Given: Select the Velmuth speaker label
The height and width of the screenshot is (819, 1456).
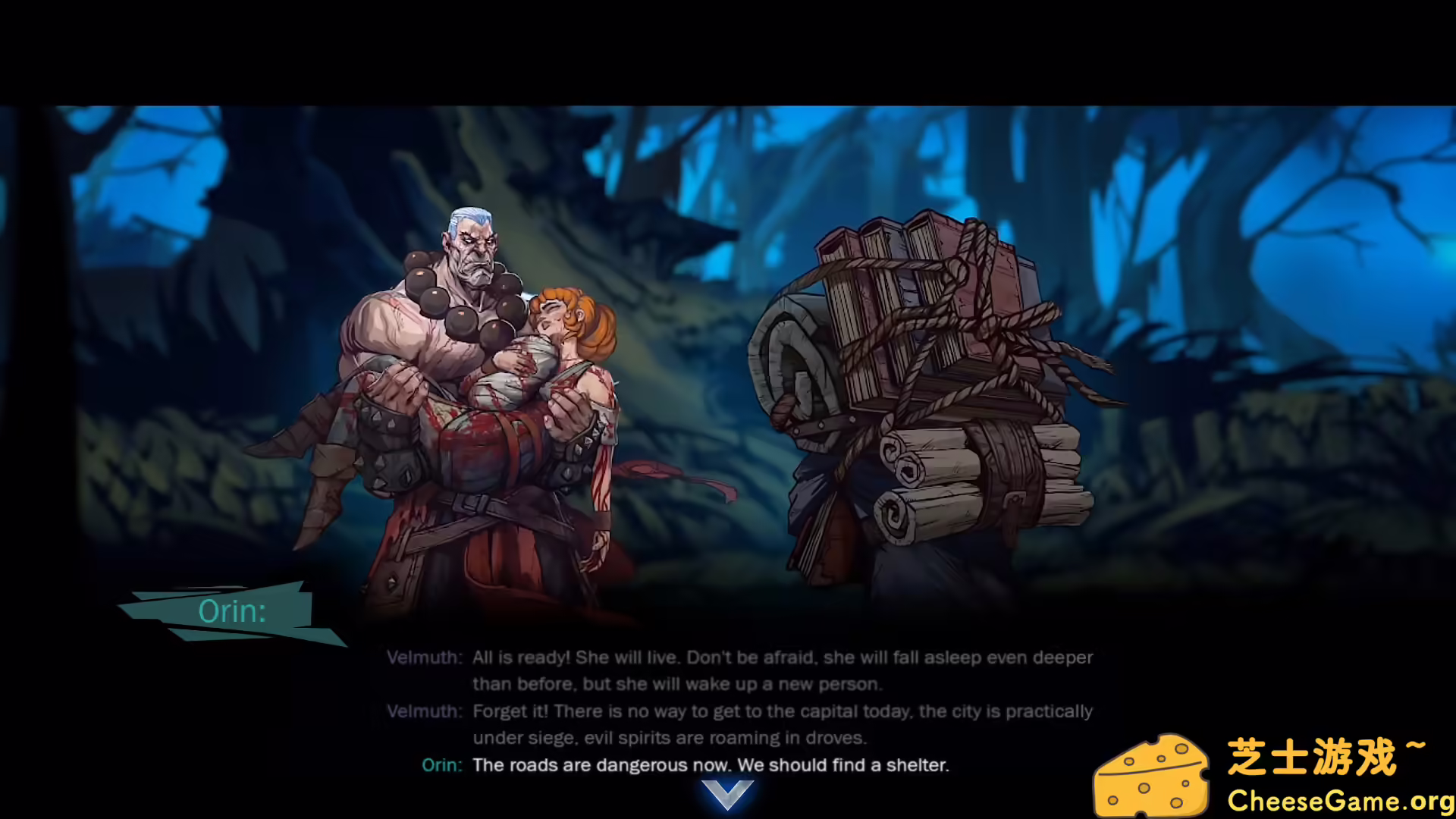Looking at the screenshot, I should click(x=425, y=658).
